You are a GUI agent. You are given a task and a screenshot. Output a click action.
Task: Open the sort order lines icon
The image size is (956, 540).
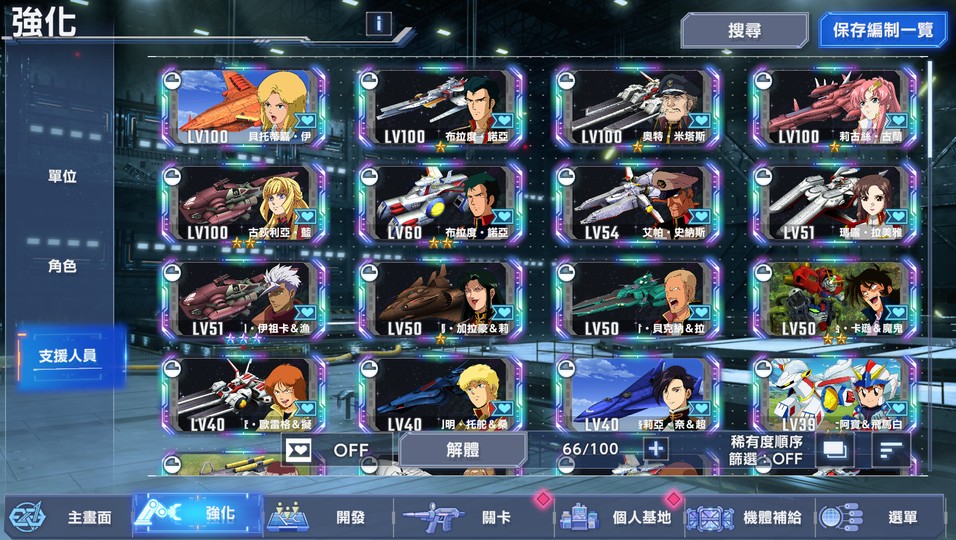point(887,450)
